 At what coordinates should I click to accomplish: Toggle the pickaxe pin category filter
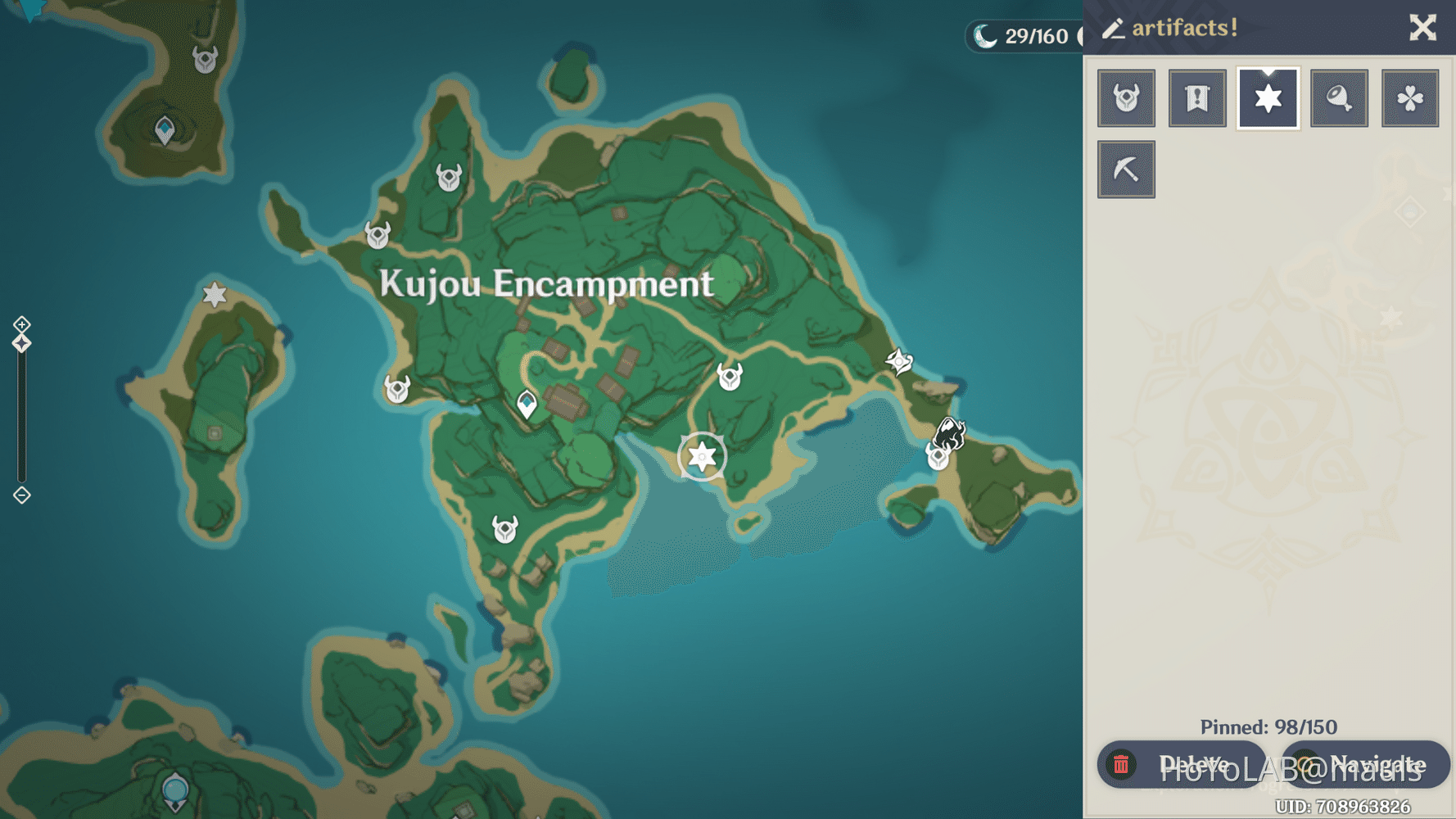click(1126, 169)
